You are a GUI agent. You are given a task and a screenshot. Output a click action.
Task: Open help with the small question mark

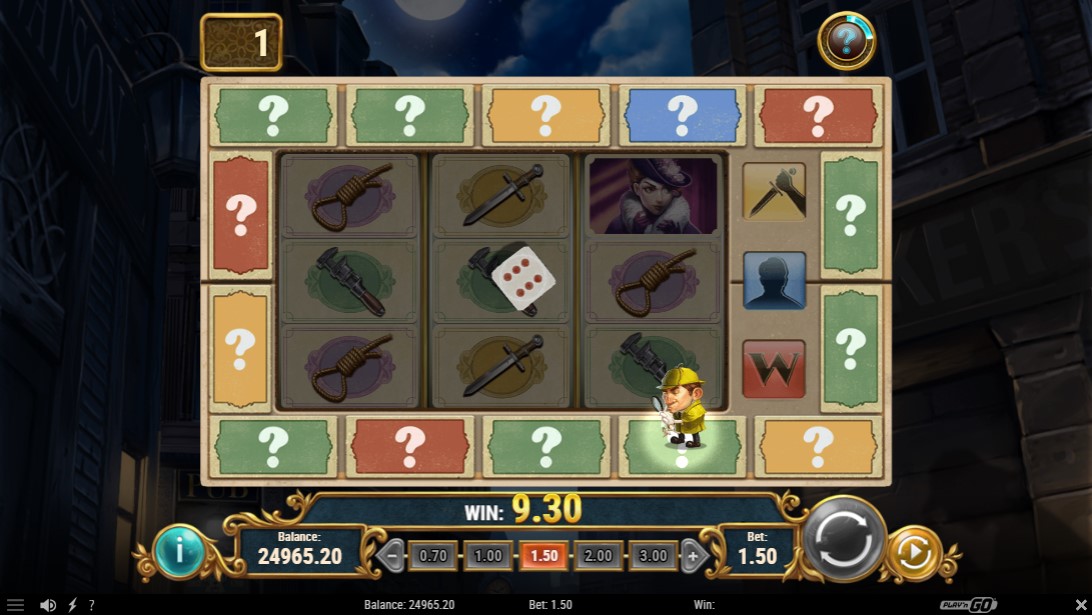[92, 605]
